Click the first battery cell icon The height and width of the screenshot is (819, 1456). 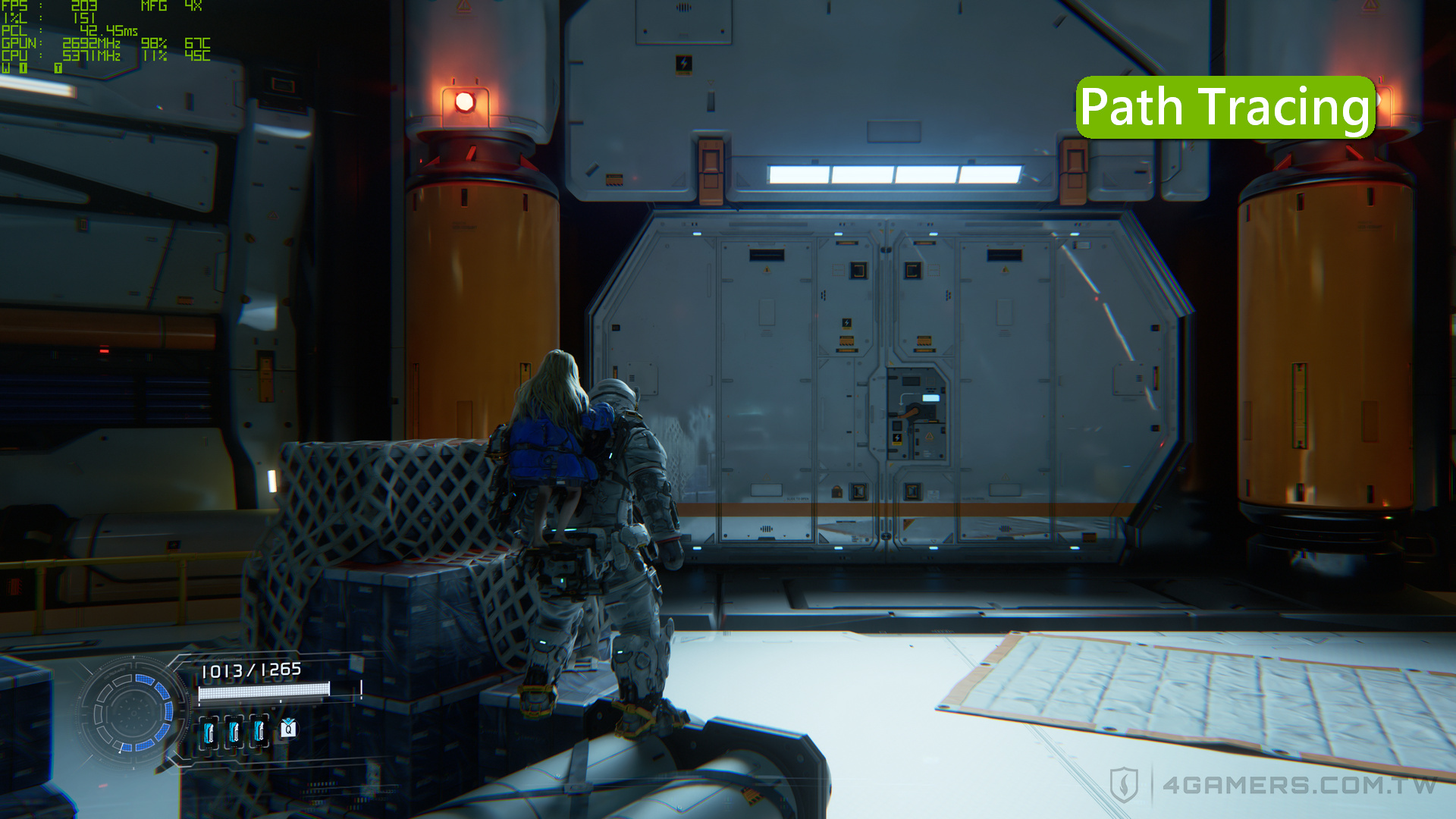208,731
